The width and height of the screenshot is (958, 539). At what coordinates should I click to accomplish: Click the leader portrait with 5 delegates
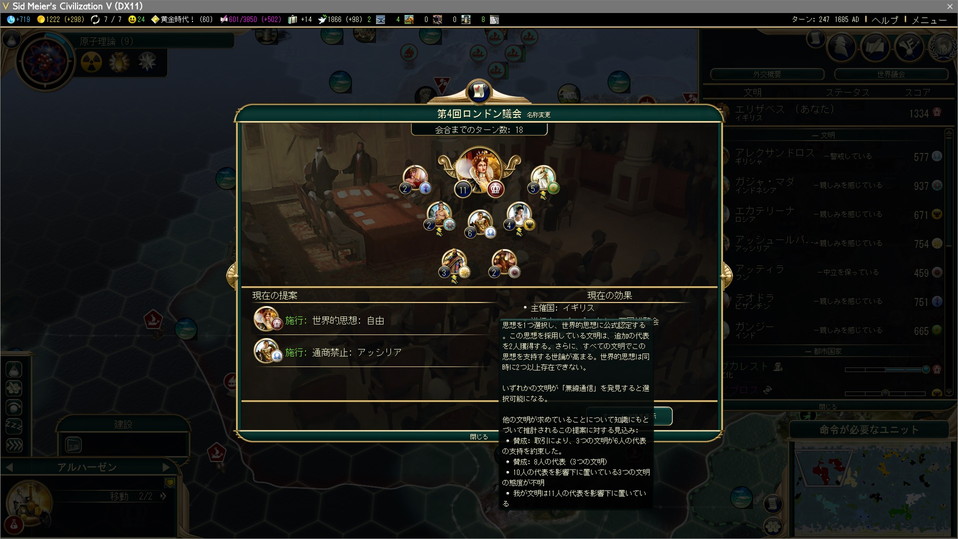pyautogui.click(x=542, y=179)
